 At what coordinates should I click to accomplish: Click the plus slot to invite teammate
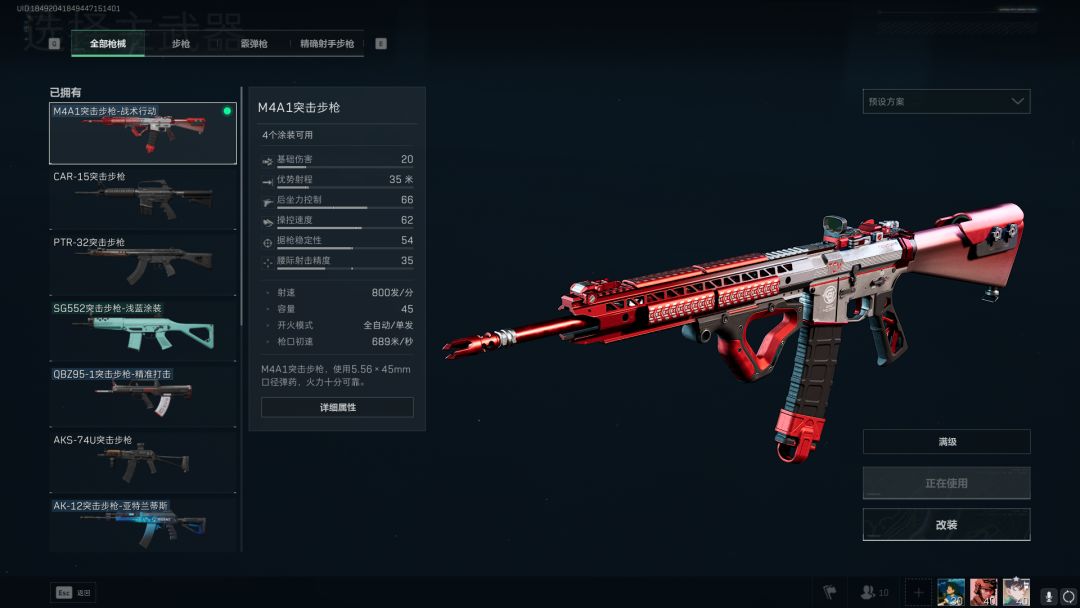[918, 592]
